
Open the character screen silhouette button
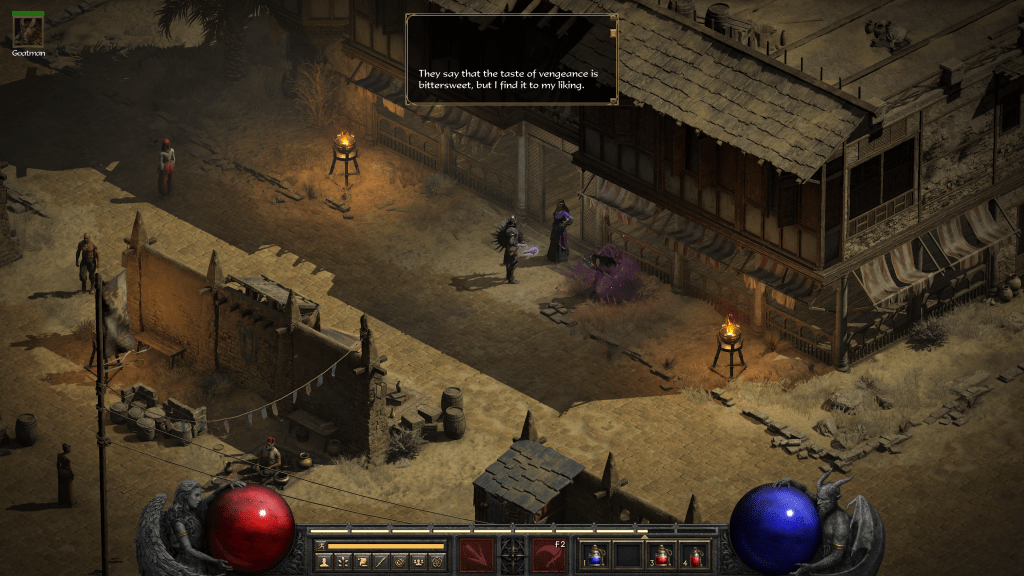click(324, 562)
